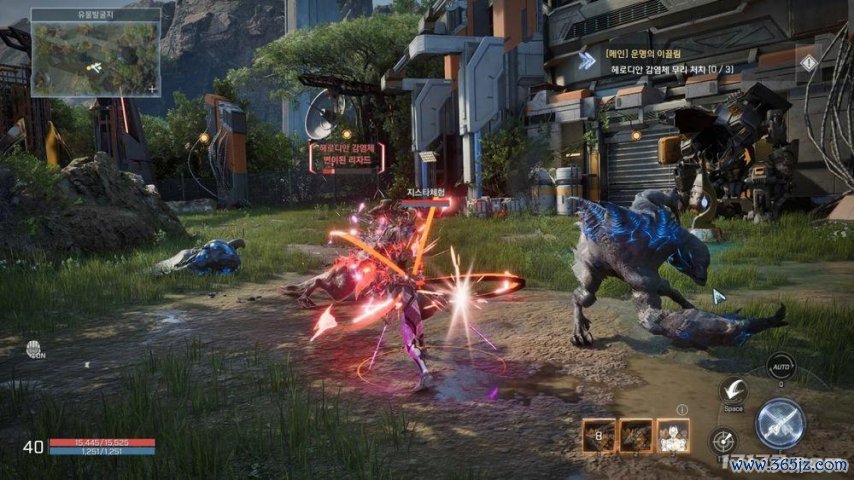Screen dimensions: 854x480
Task: Click the helmet icon on the left edge
Action: point(35,350)
